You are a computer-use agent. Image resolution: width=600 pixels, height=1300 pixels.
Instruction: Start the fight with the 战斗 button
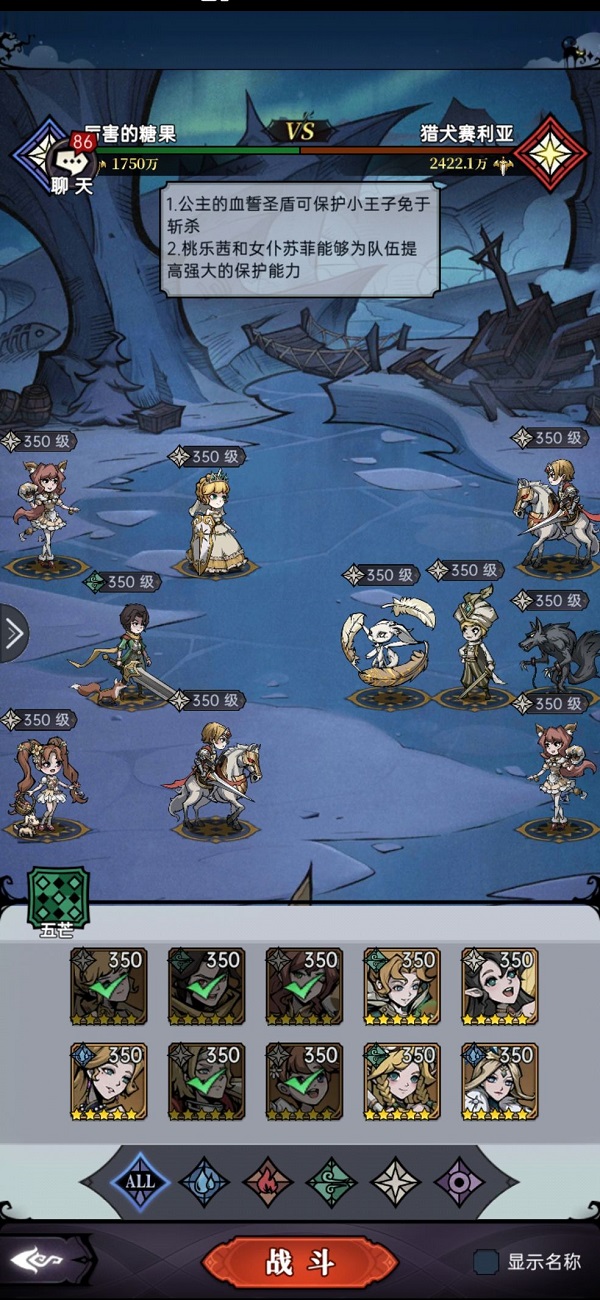point(299,1262)
